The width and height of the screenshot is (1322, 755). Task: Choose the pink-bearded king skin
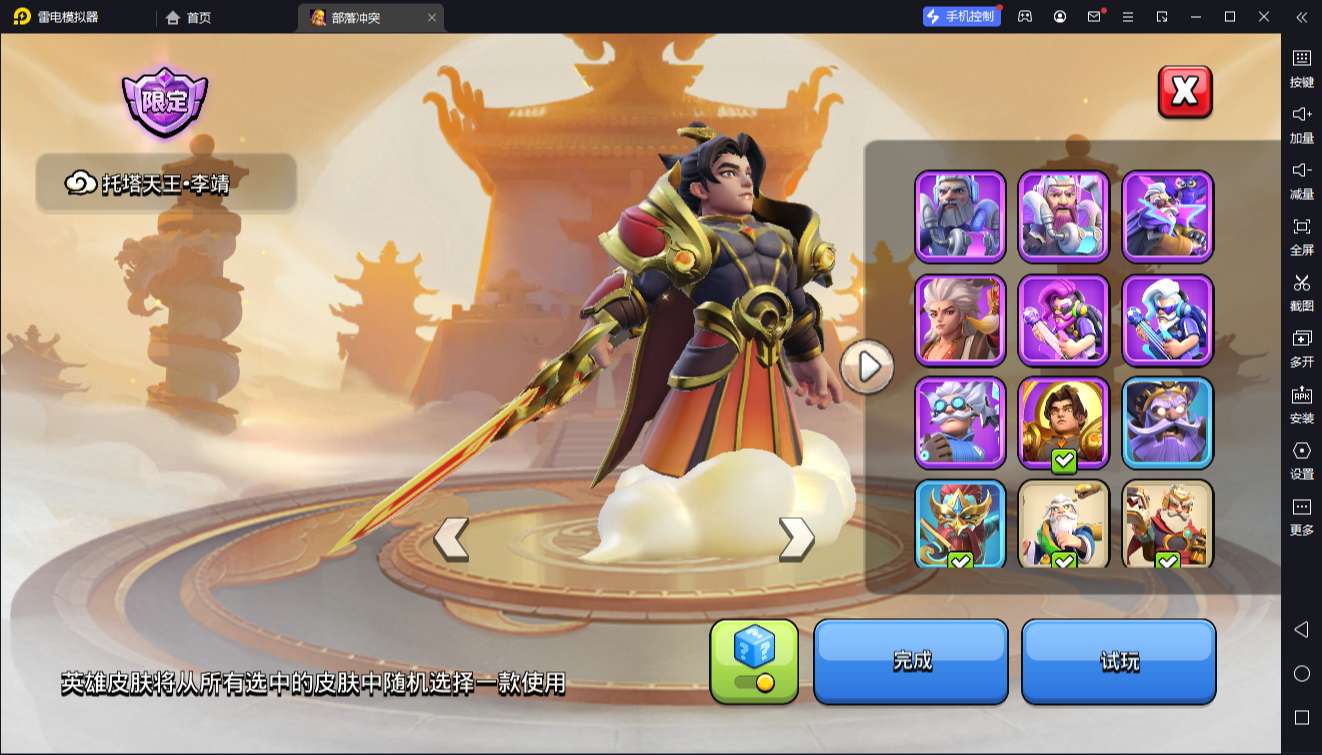pyautogui.click(x=1064, y=216)
